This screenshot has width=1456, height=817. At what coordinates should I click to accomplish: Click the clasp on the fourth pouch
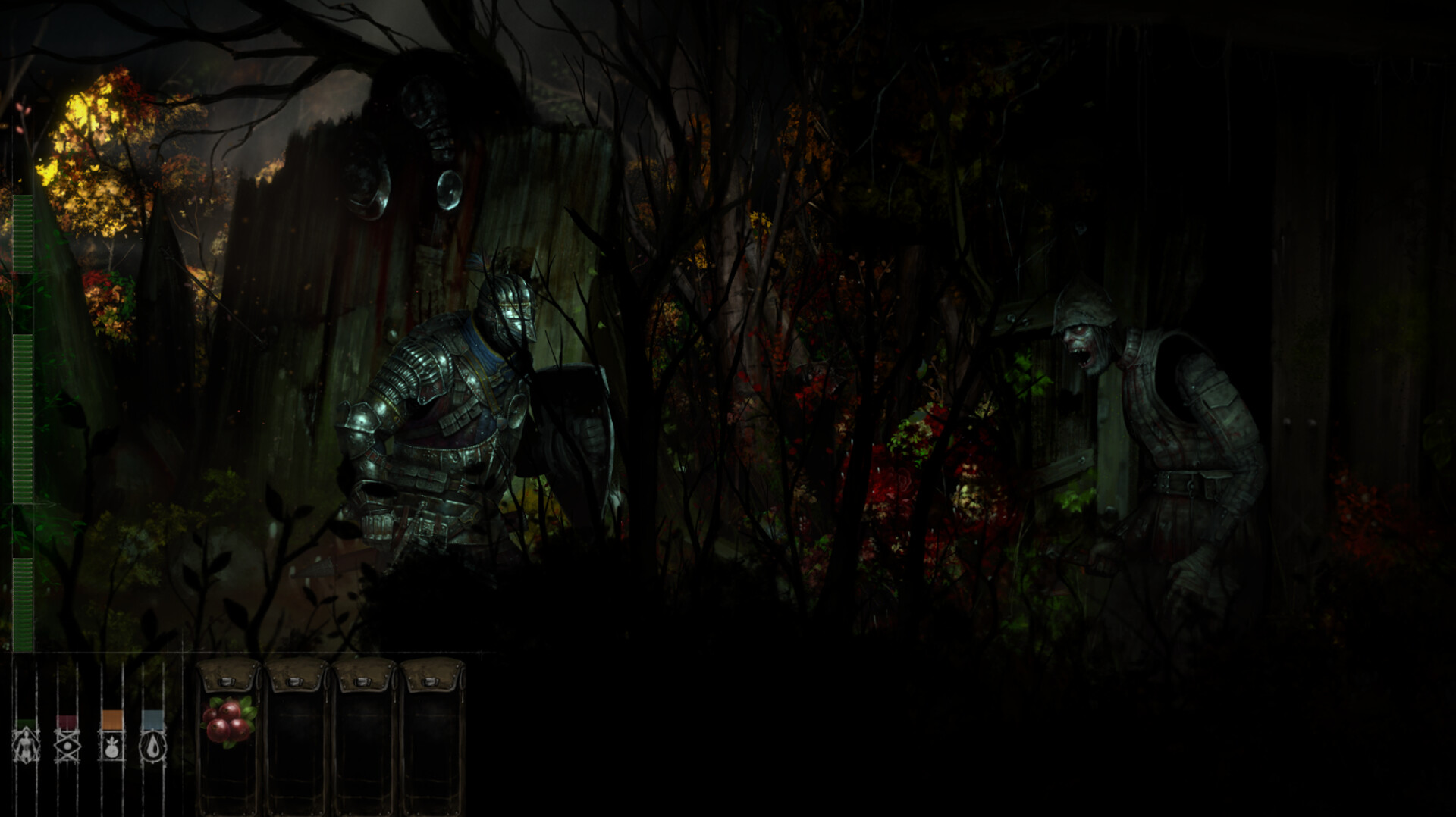coord(430,681)
